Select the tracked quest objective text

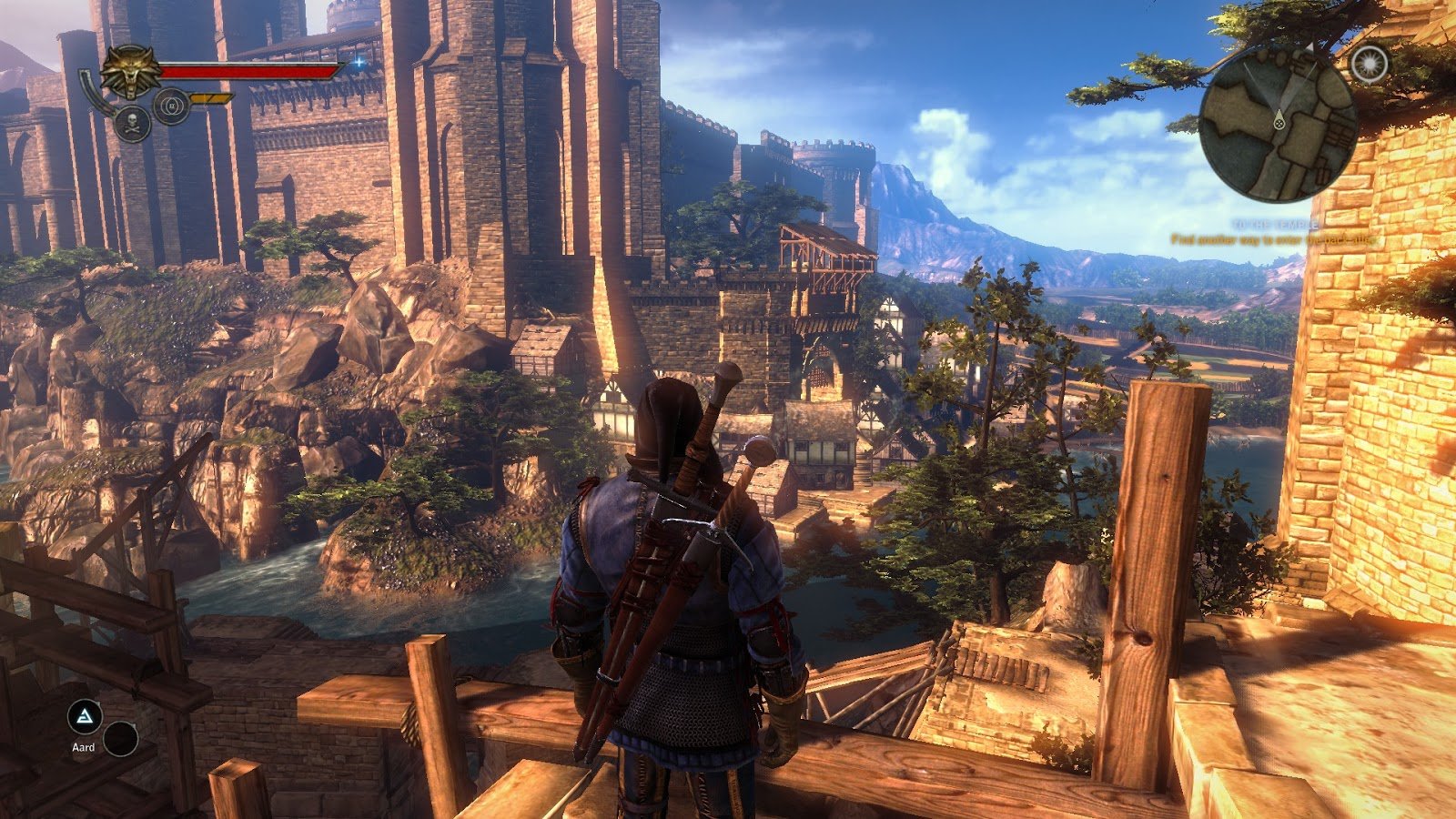(x=1272, y=240)
